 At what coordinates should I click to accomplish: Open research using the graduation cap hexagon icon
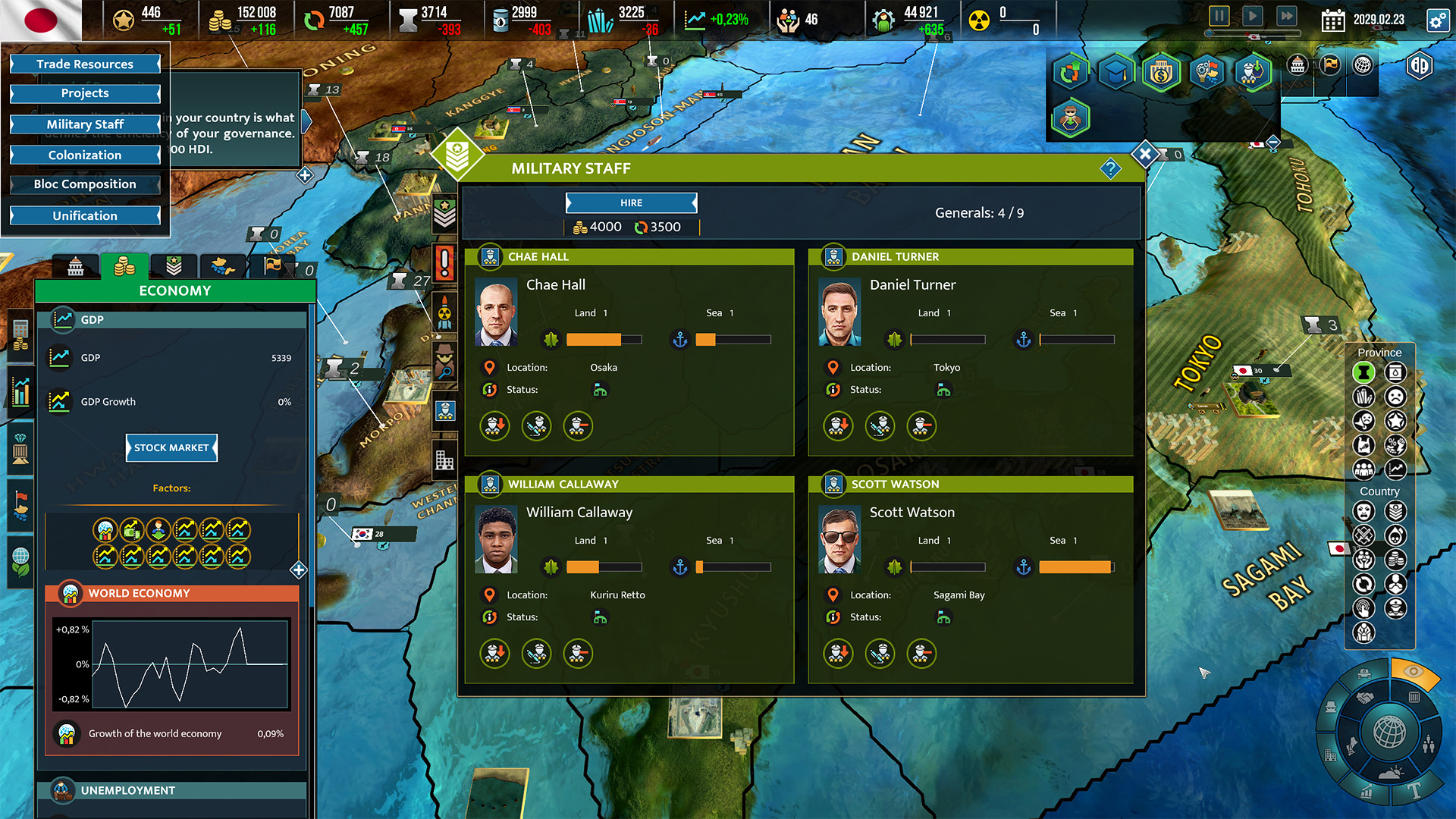tap(1116, 73)
